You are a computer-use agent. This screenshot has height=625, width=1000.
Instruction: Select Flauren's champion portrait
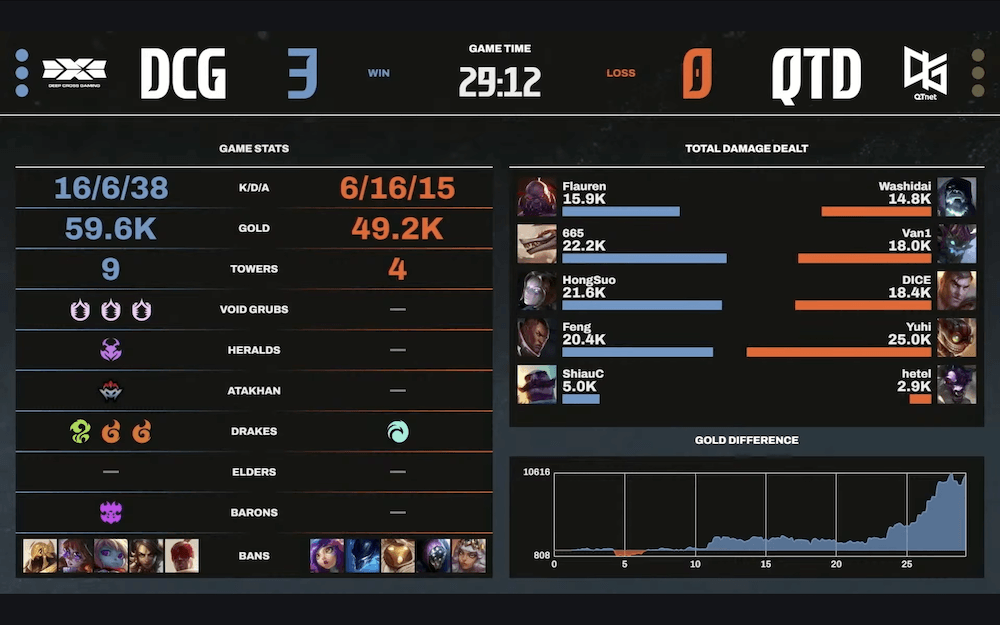(537, 197)
